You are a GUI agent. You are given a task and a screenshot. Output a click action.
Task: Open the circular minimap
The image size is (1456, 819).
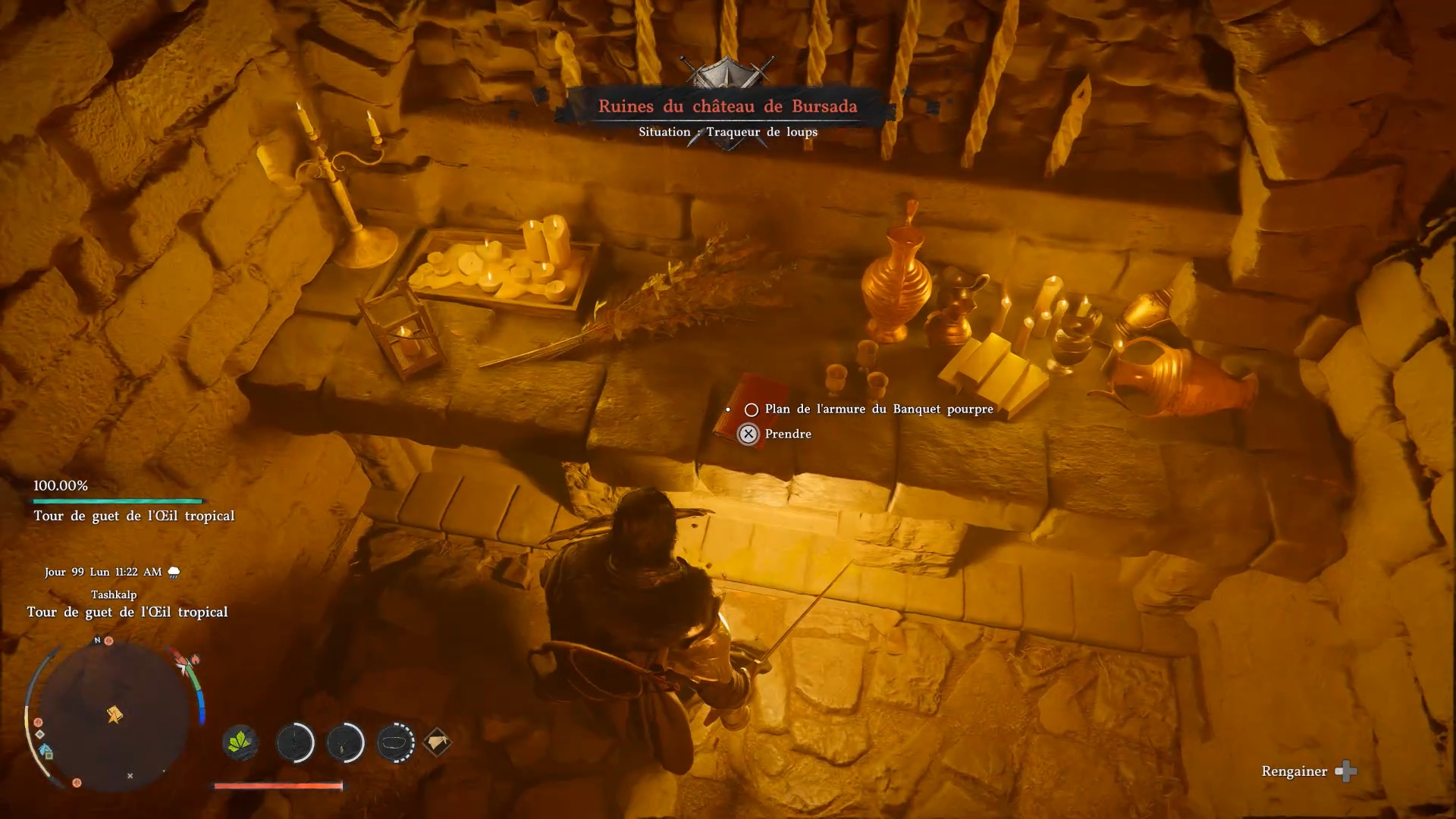[x=114, y=714]
